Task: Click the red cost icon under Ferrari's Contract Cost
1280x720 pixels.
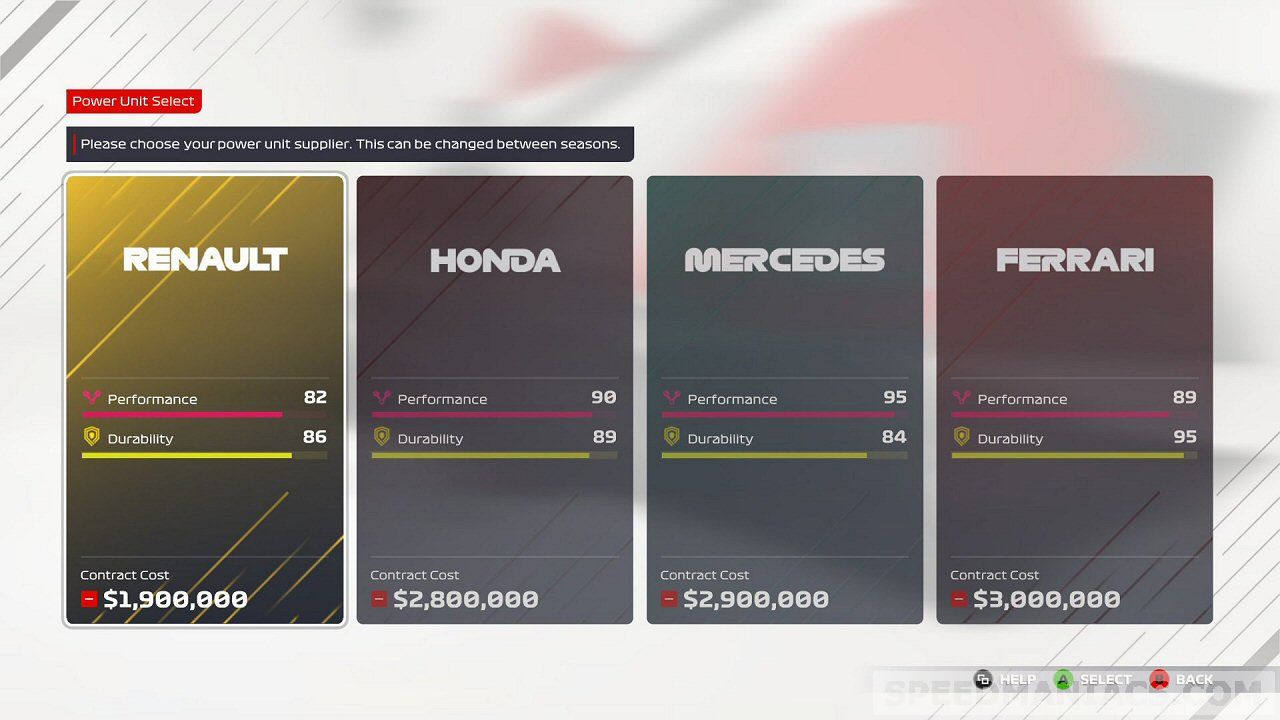Action: pos(958,599)
